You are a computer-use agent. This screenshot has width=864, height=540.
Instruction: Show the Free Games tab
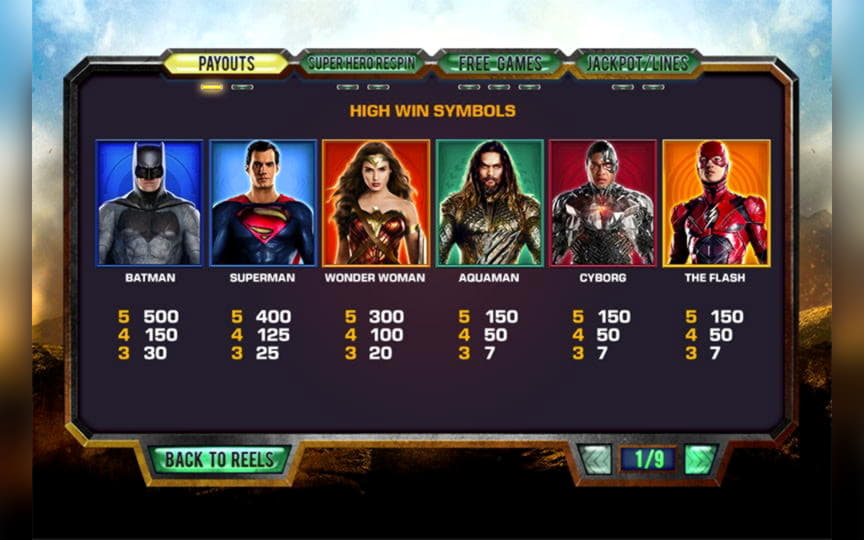(x=499, y=63)
